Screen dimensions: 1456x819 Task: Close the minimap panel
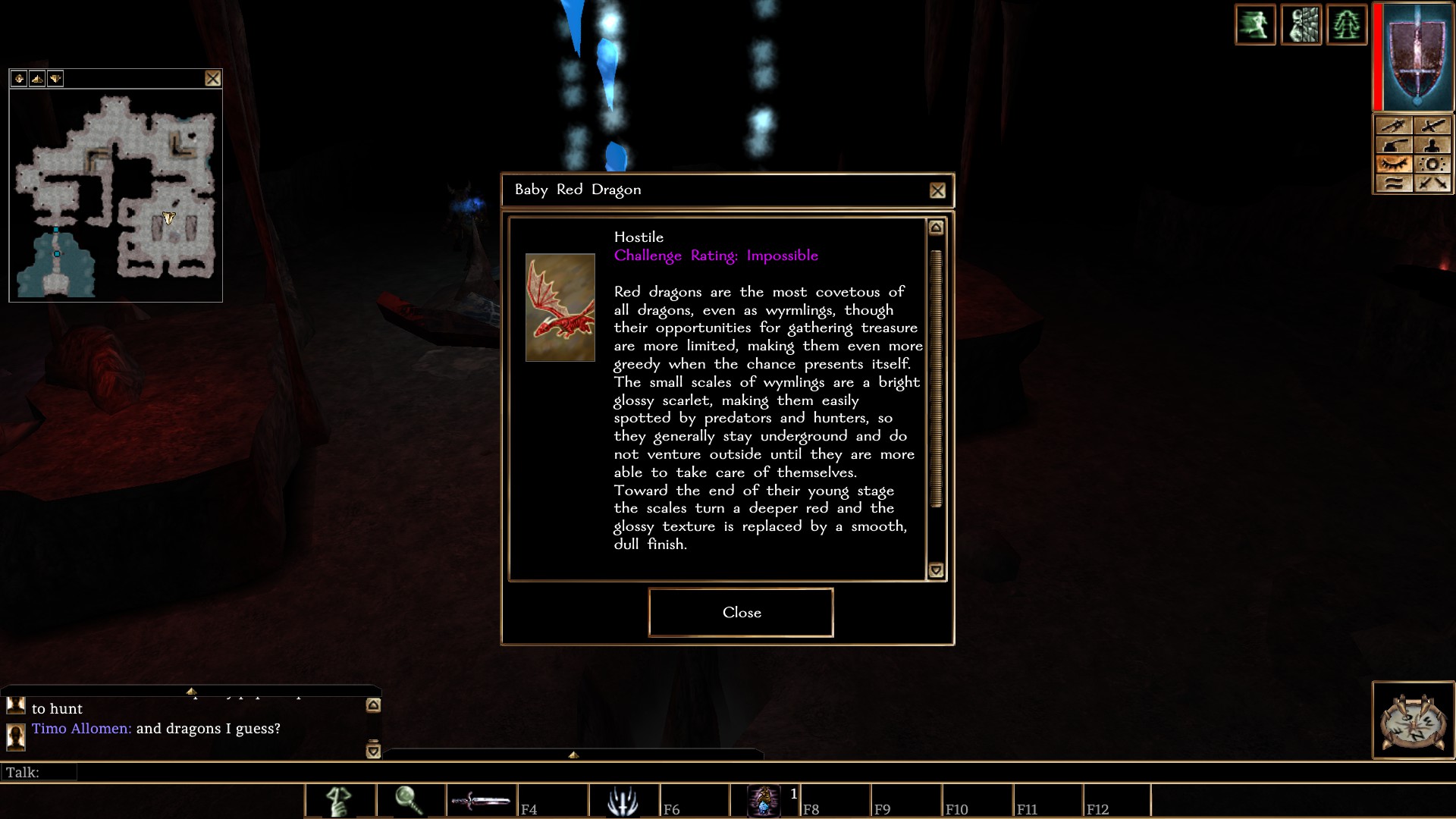[213, 78]
